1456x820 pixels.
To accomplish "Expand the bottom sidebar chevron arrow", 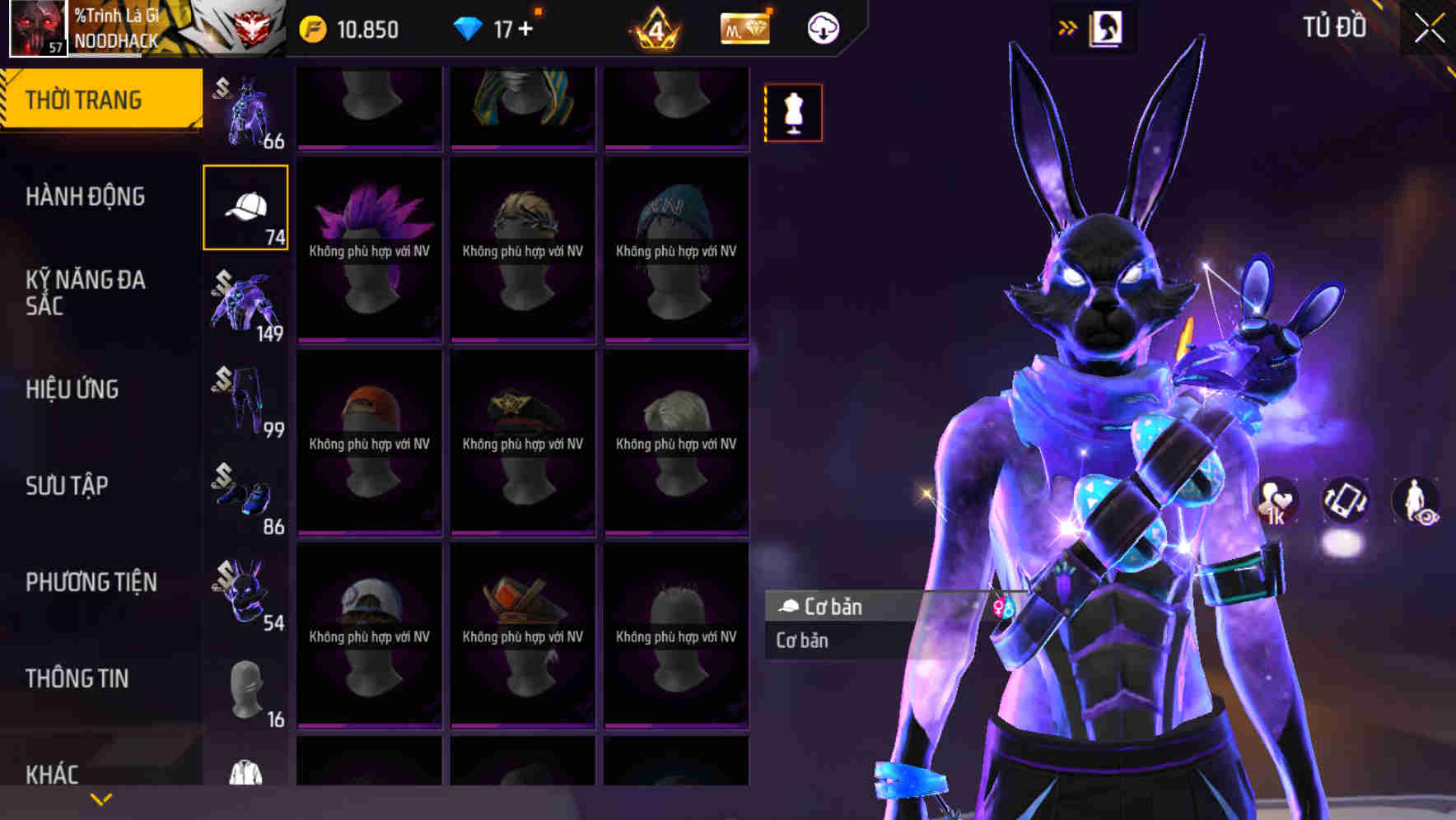I will tap(101, 798).
